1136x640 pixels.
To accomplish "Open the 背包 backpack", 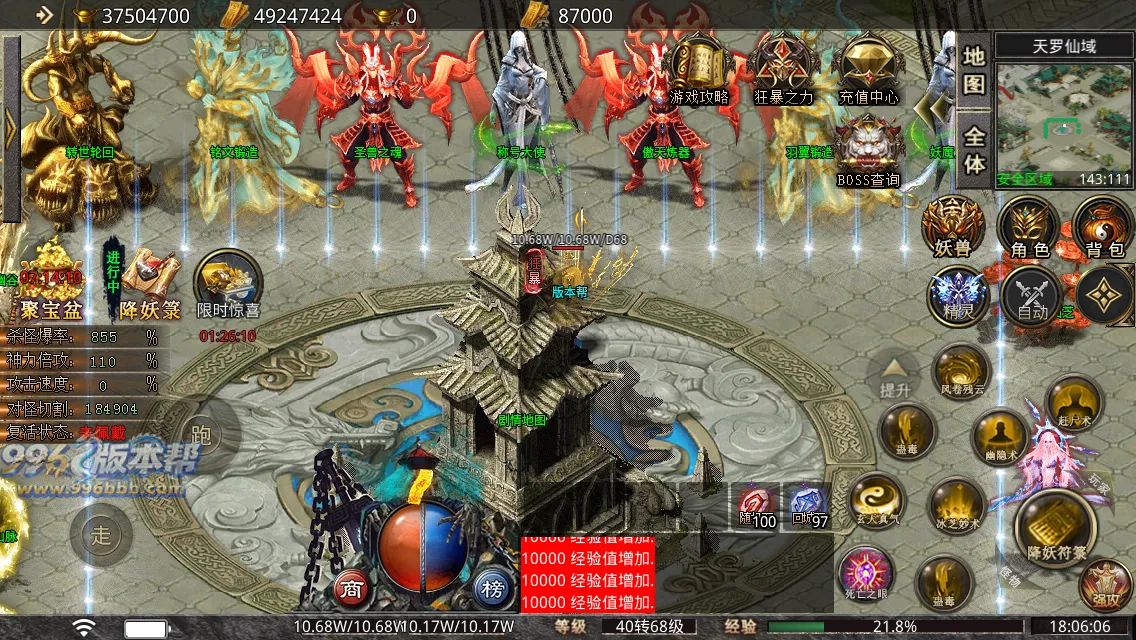I will click(1104, 225).
